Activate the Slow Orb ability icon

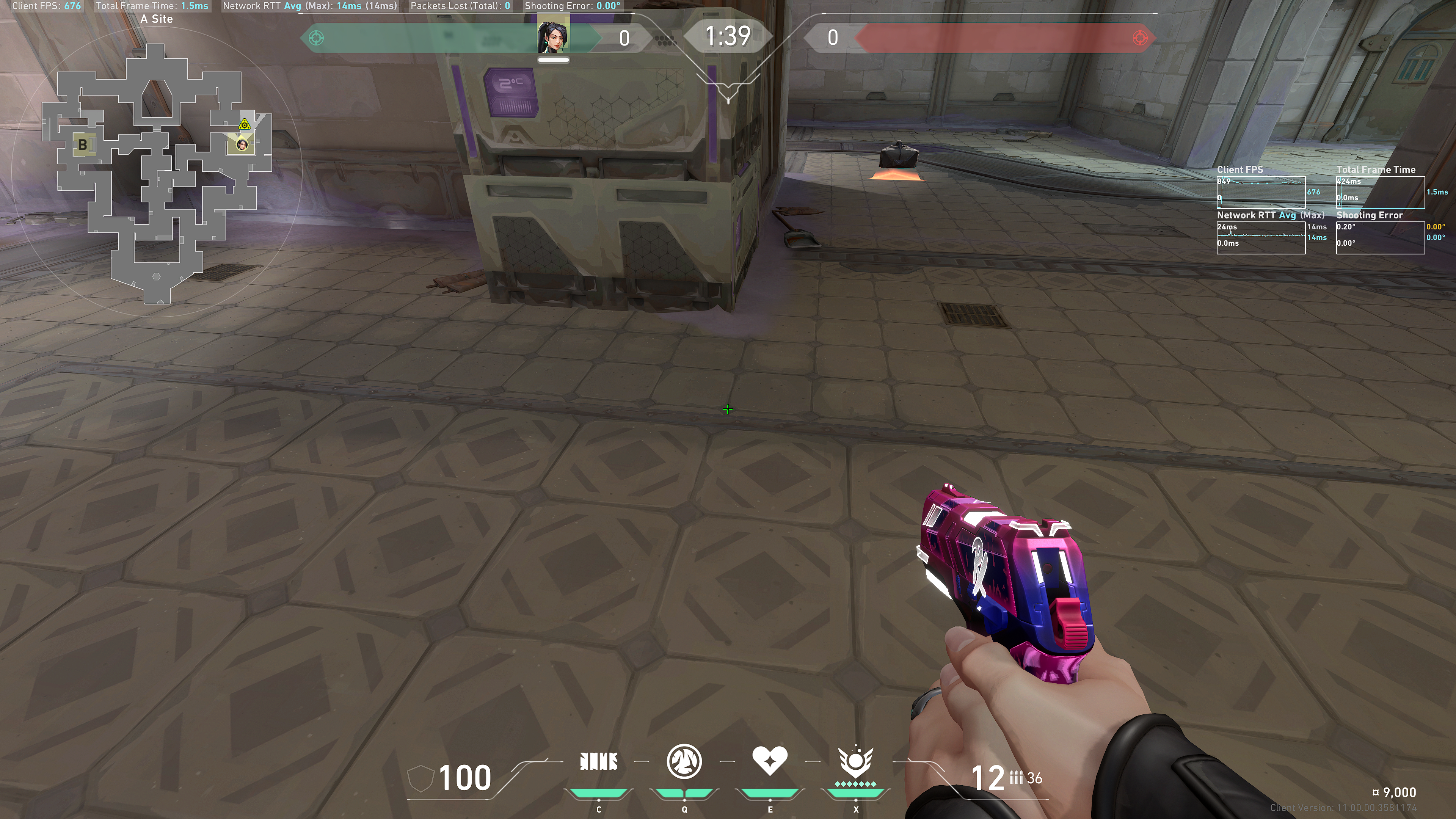pos(684,761)
